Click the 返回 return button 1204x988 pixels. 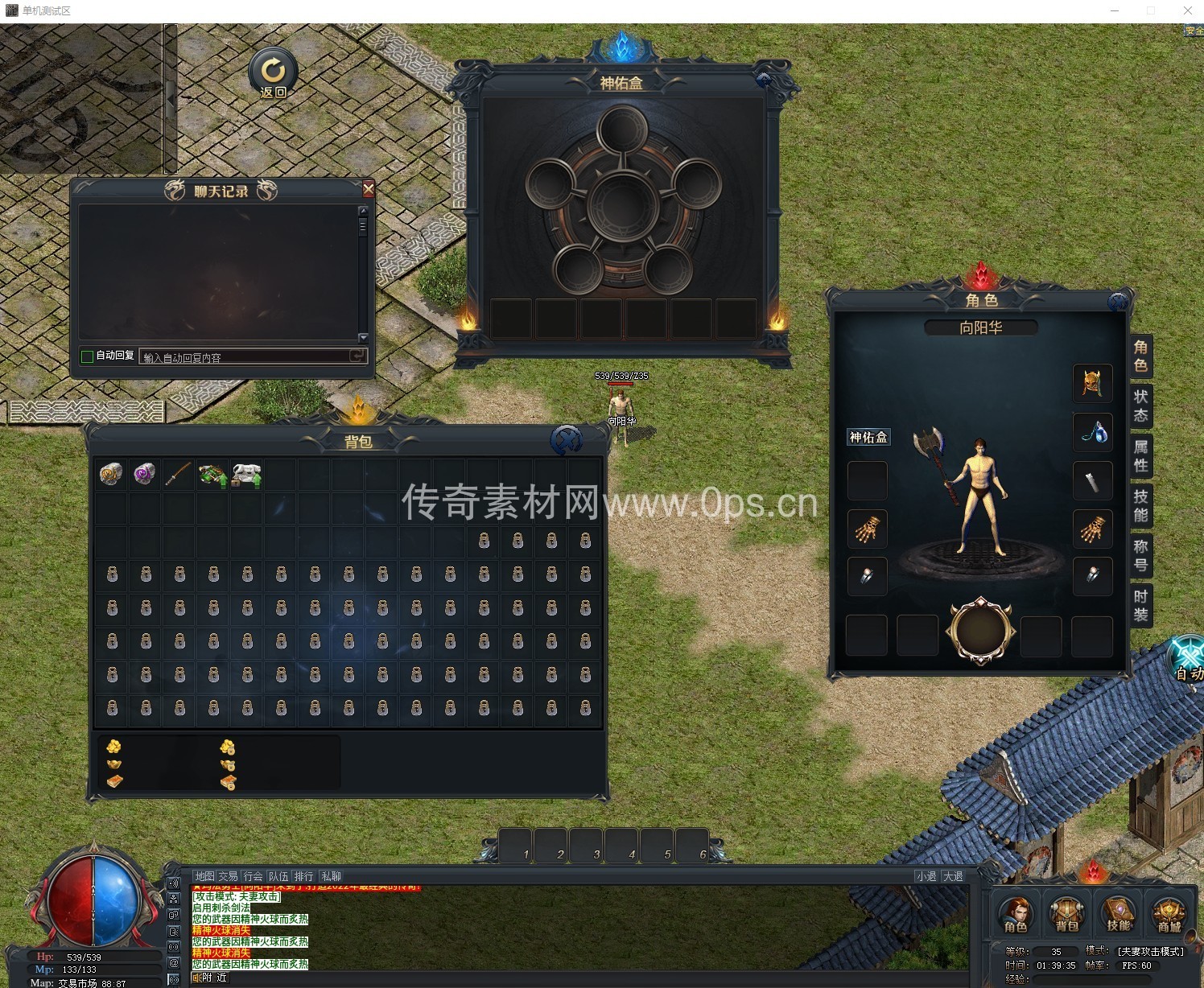pyautogui.click(x=273, y=74)
